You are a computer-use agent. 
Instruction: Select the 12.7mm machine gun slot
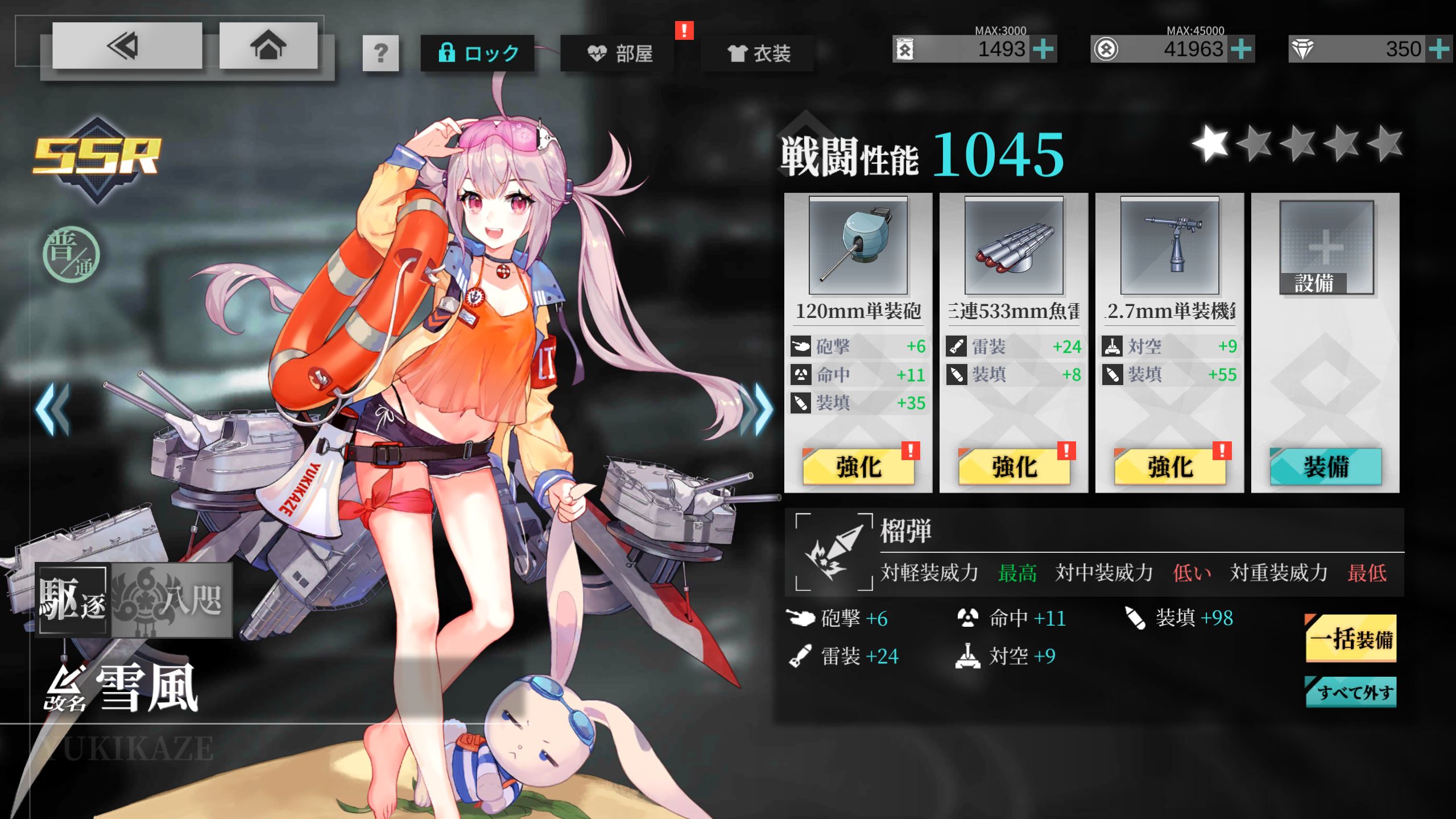point(1169,246)
